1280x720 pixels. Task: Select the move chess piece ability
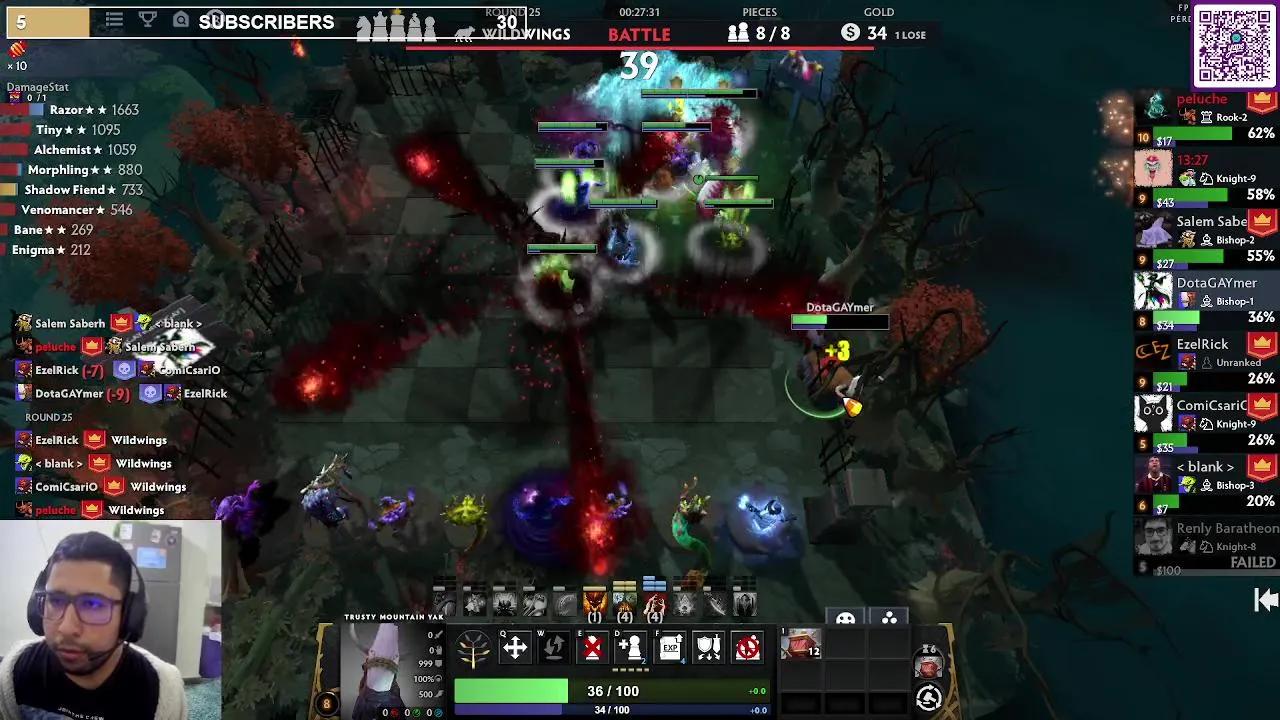coord(514,648)
